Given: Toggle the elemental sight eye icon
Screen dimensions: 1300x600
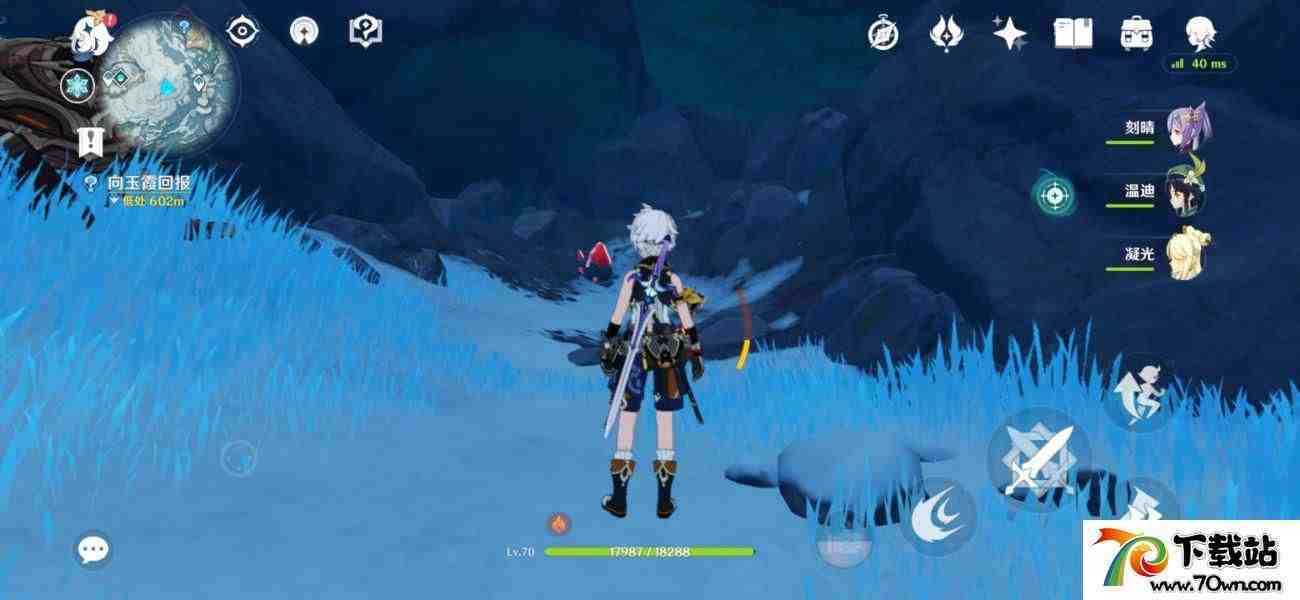Looking at the screenshot, I should pos(242,32).
